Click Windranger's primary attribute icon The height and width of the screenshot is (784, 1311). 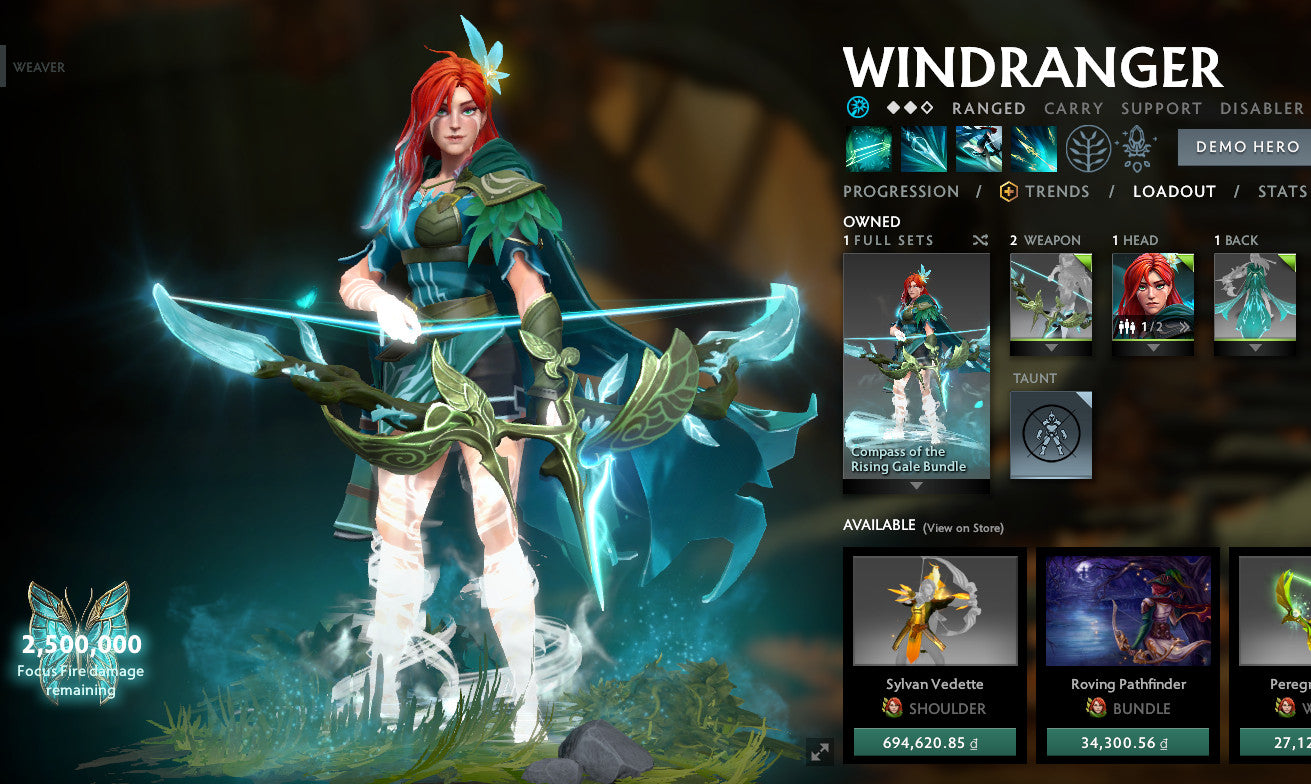[858, 107]
